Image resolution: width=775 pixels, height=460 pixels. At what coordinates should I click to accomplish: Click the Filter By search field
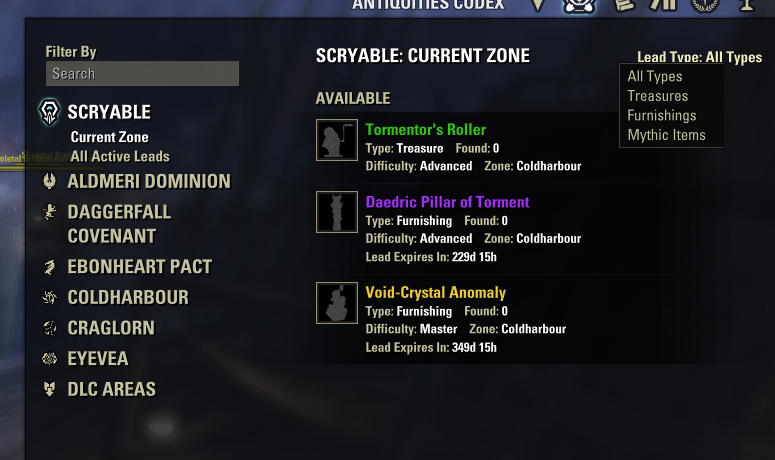click(x=142, y=74)
